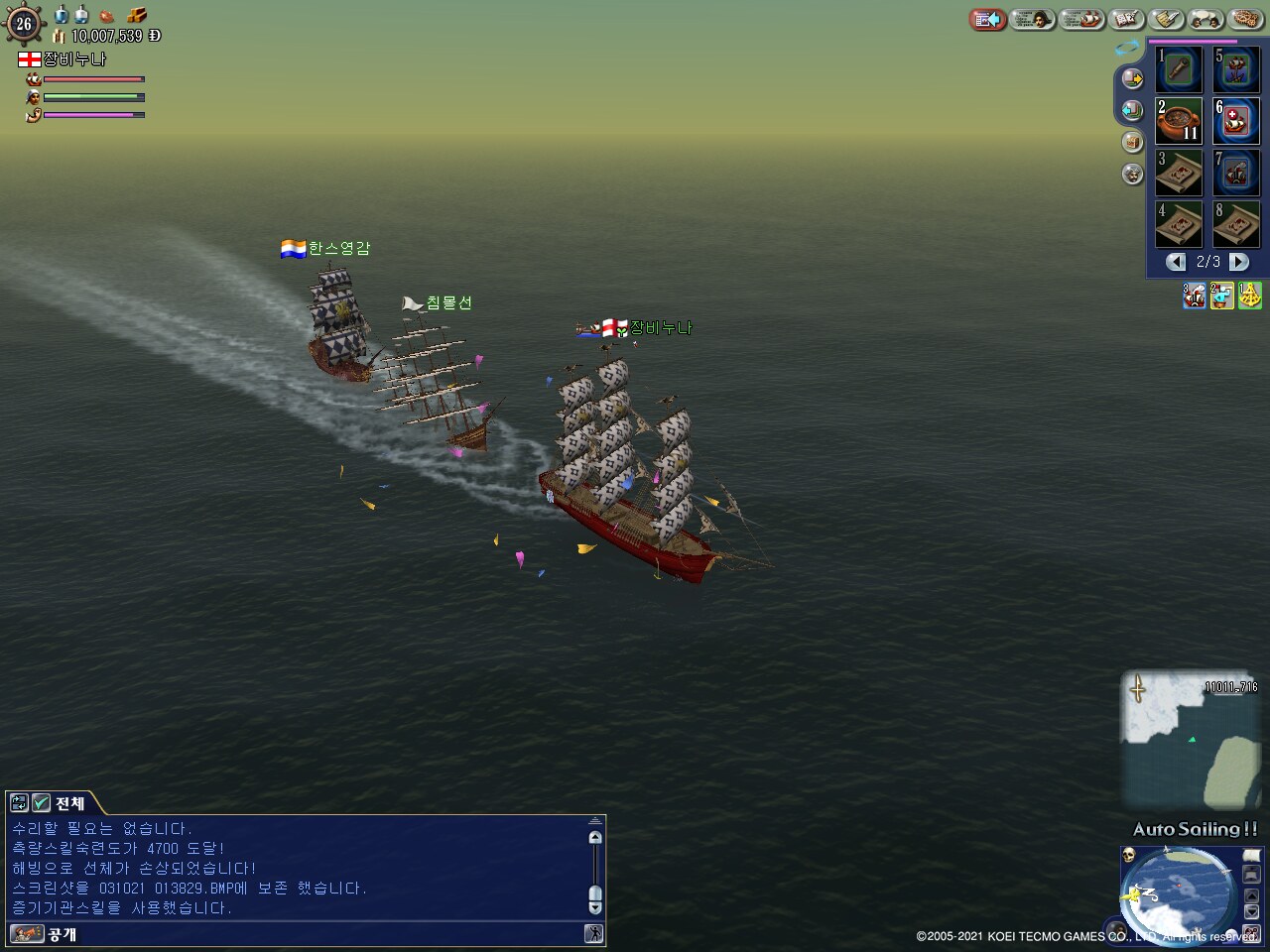The height and width of the screenshot is (952, 1270).
Task: Activate the ship repair skill in slot 6
Action: tap(1236, 121)
